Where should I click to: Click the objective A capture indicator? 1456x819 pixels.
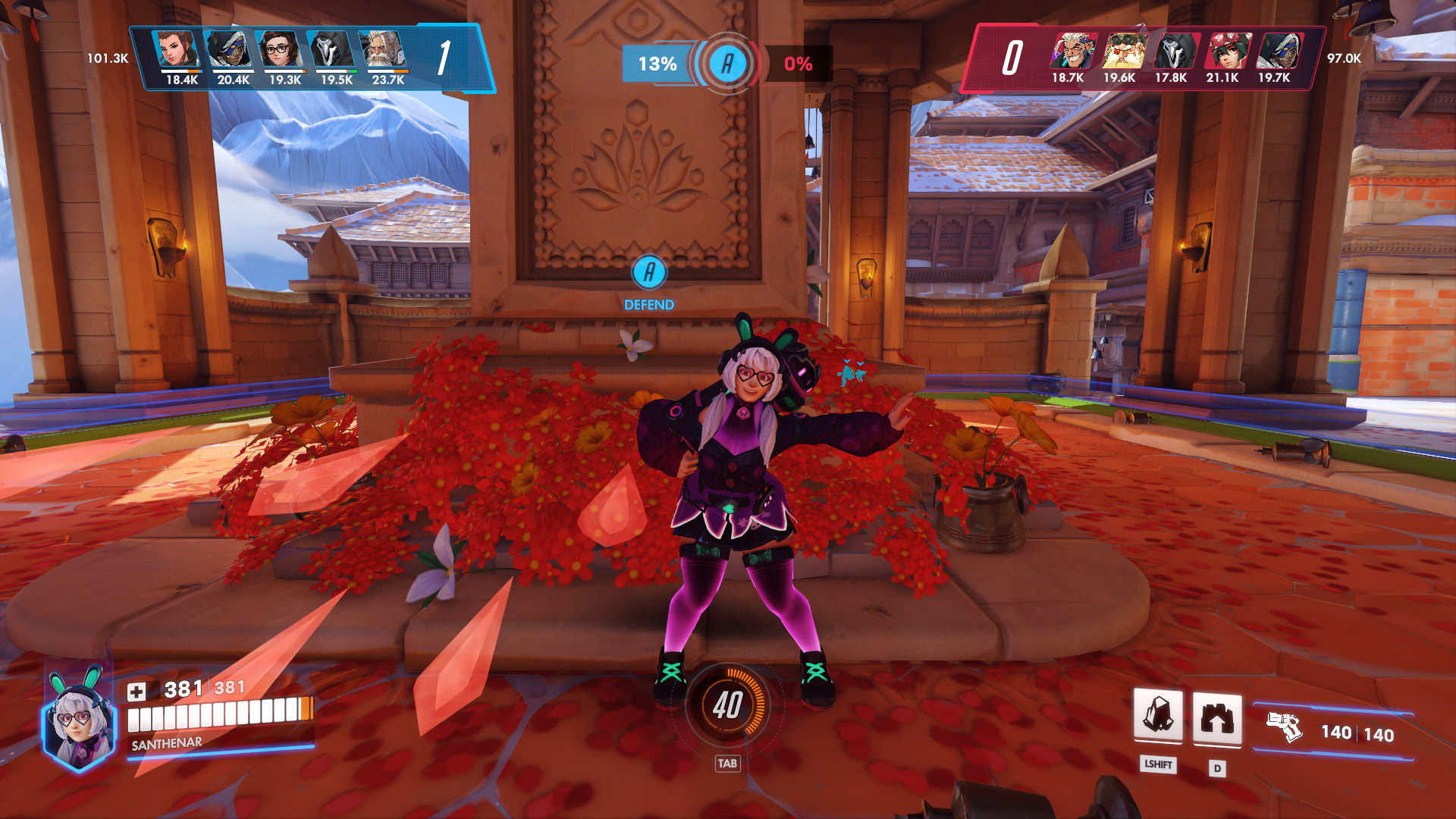click(x=727, y=64)
